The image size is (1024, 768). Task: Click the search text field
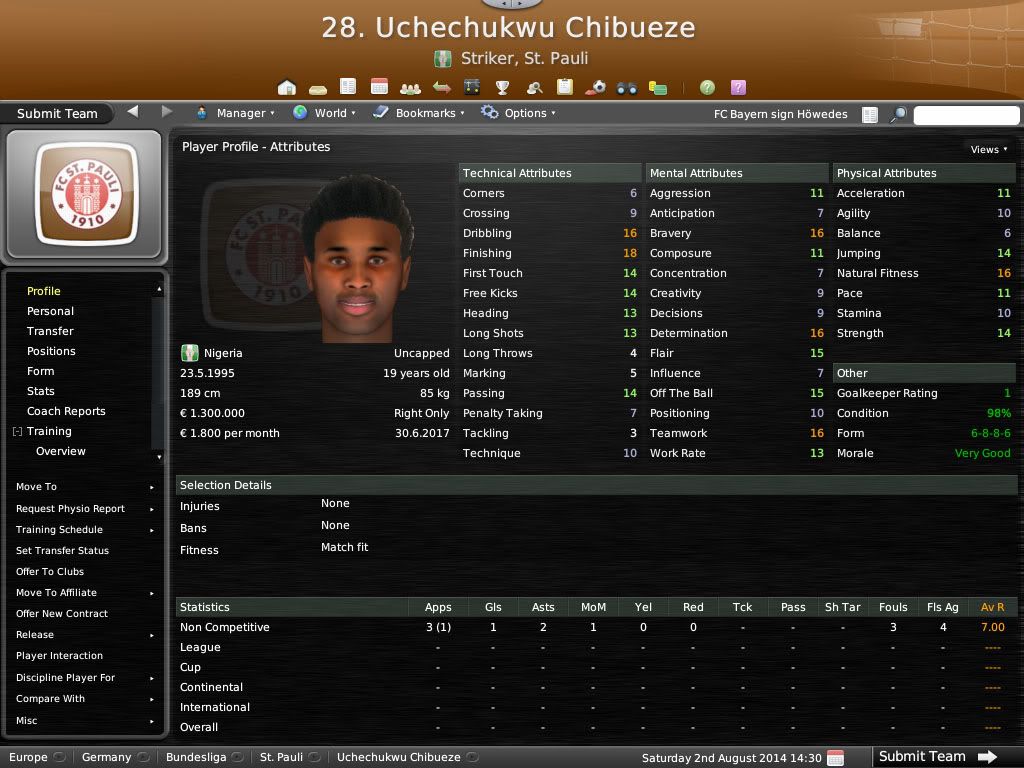point(965,115)
